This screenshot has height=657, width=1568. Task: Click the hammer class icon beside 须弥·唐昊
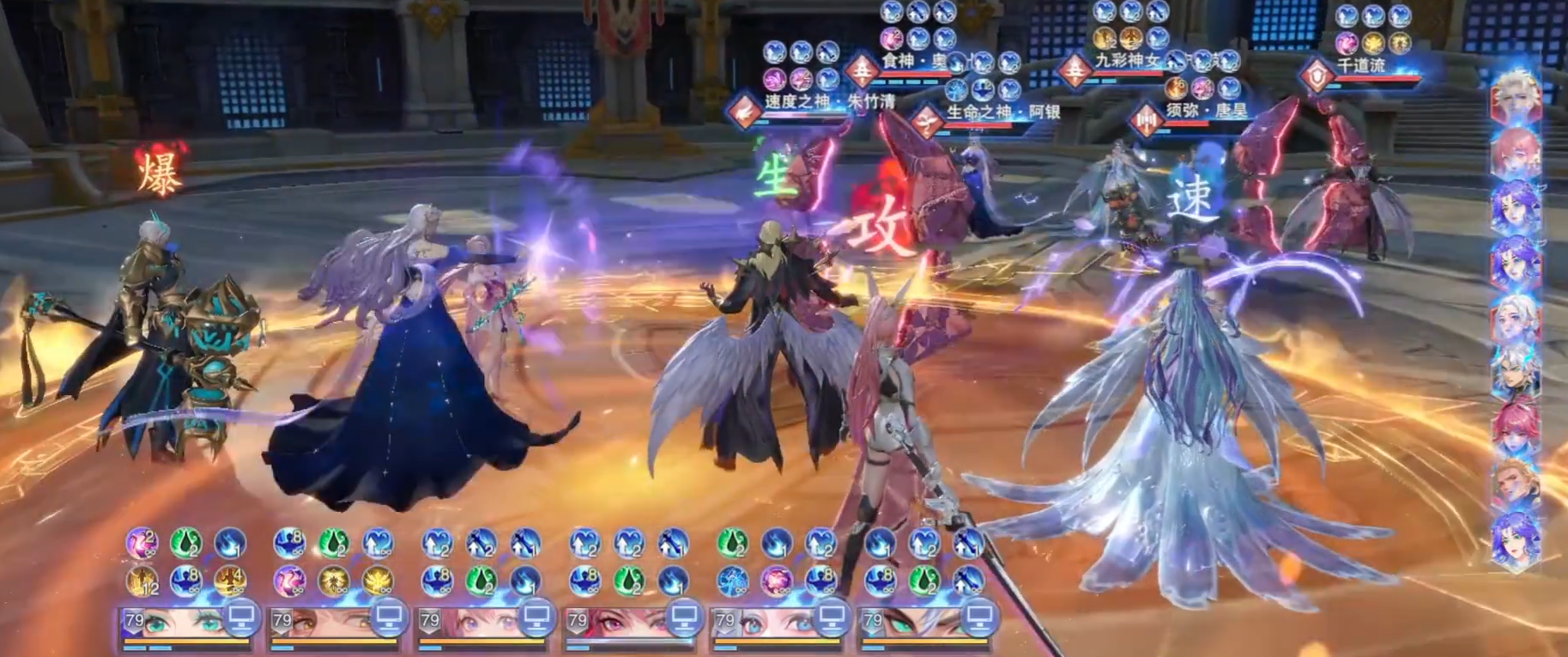pos(1146,120)
